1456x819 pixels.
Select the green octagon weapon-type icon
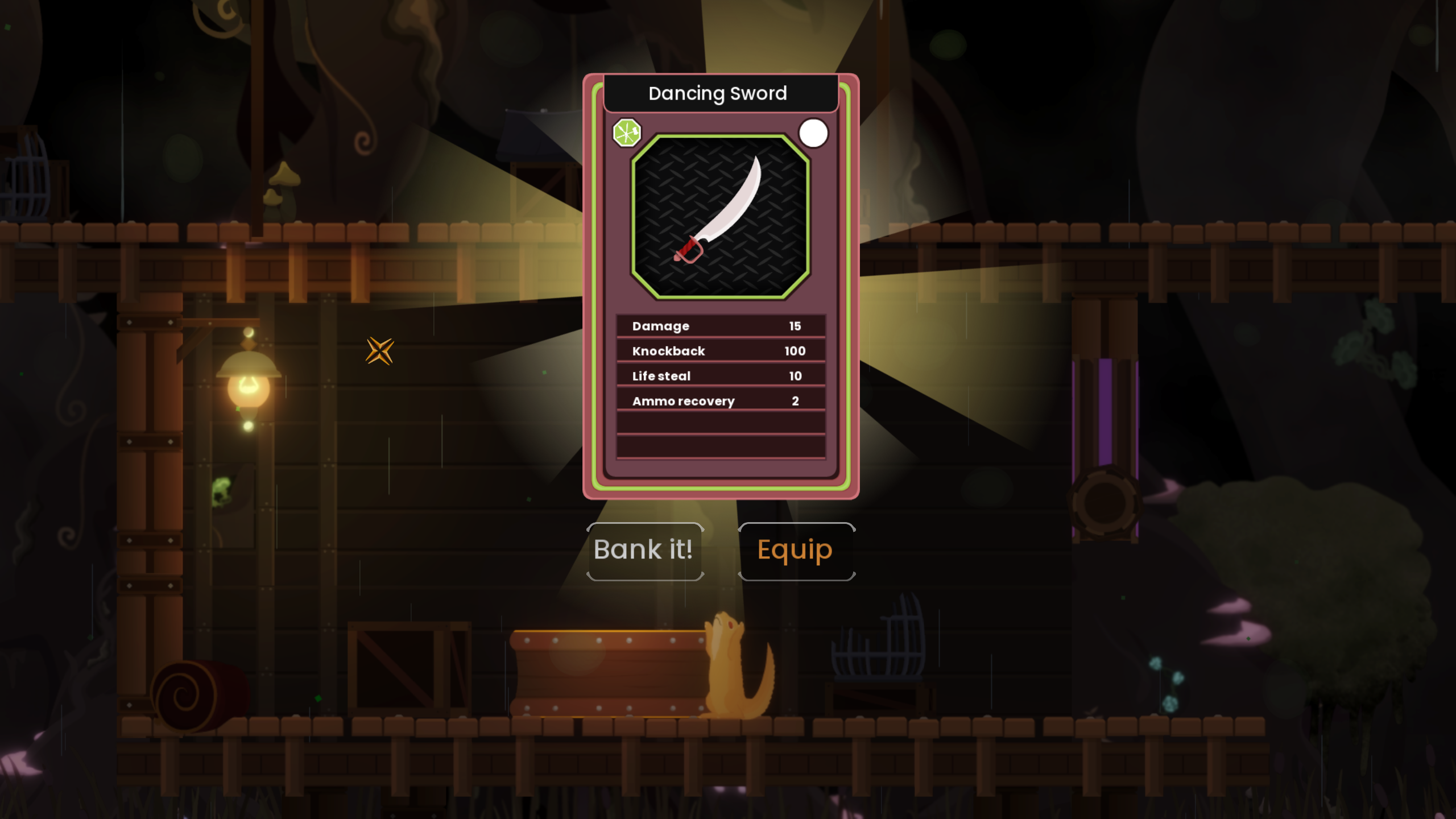626,133
